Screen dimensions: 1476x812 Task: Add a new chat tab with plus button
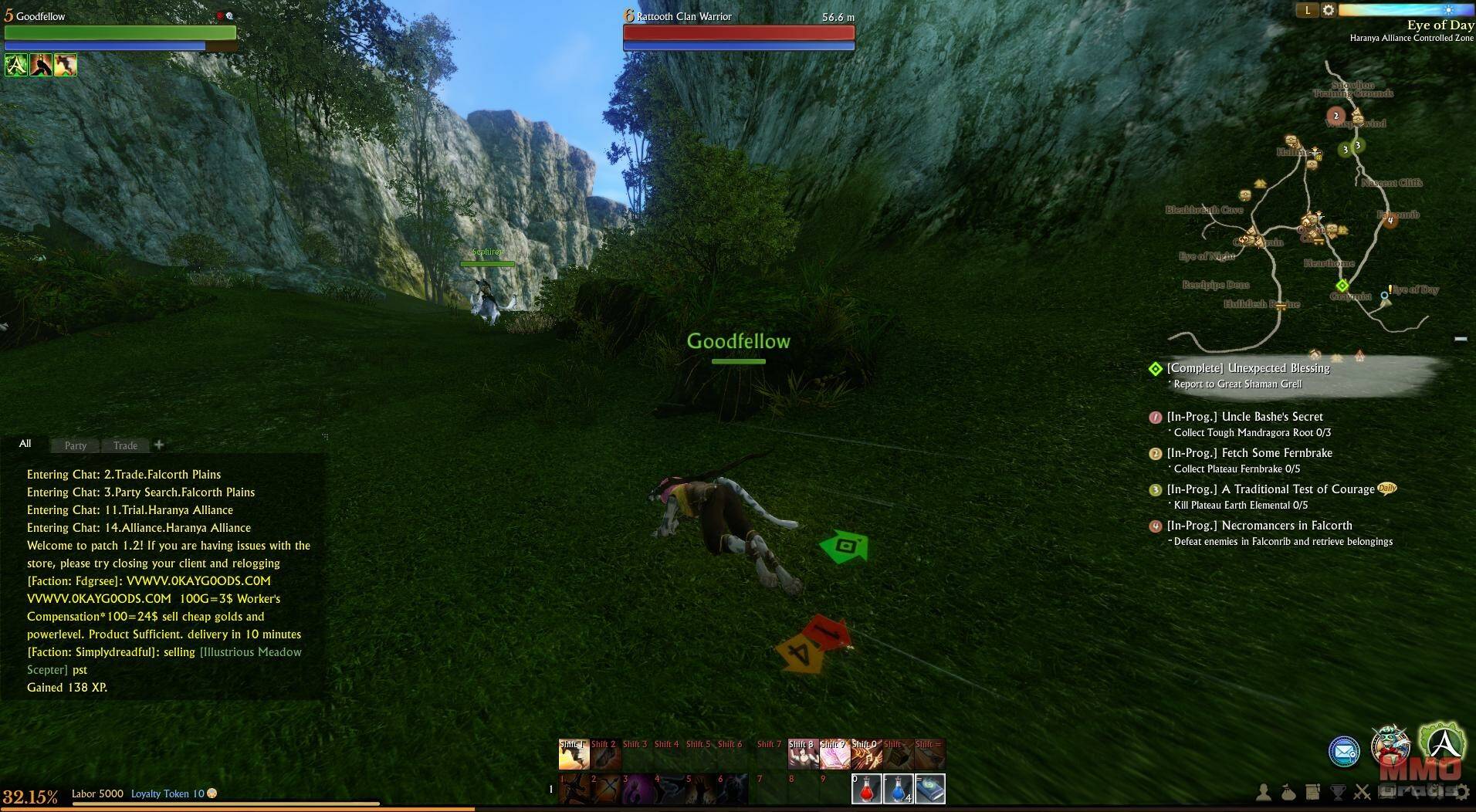[159, 445]
